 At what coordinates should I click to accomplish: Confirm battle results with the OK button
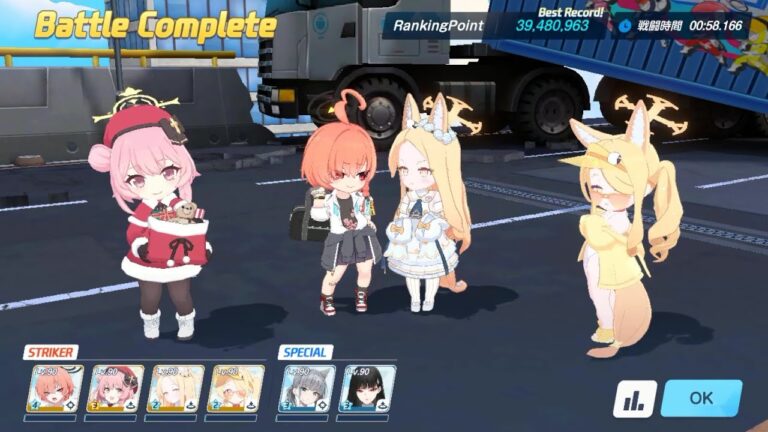[x=701, y=398]
